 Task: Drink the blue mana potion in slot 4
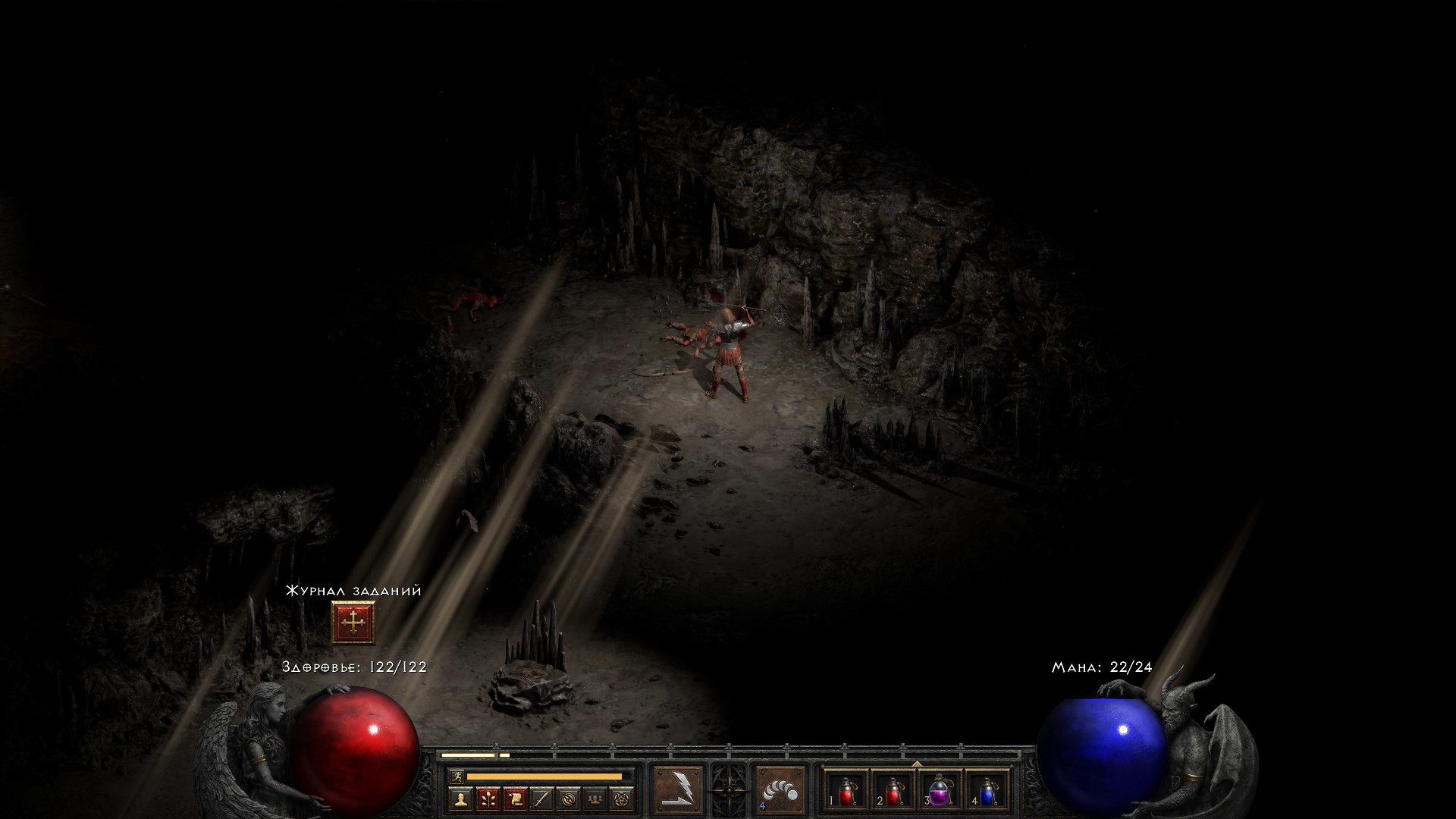(988, 790)
